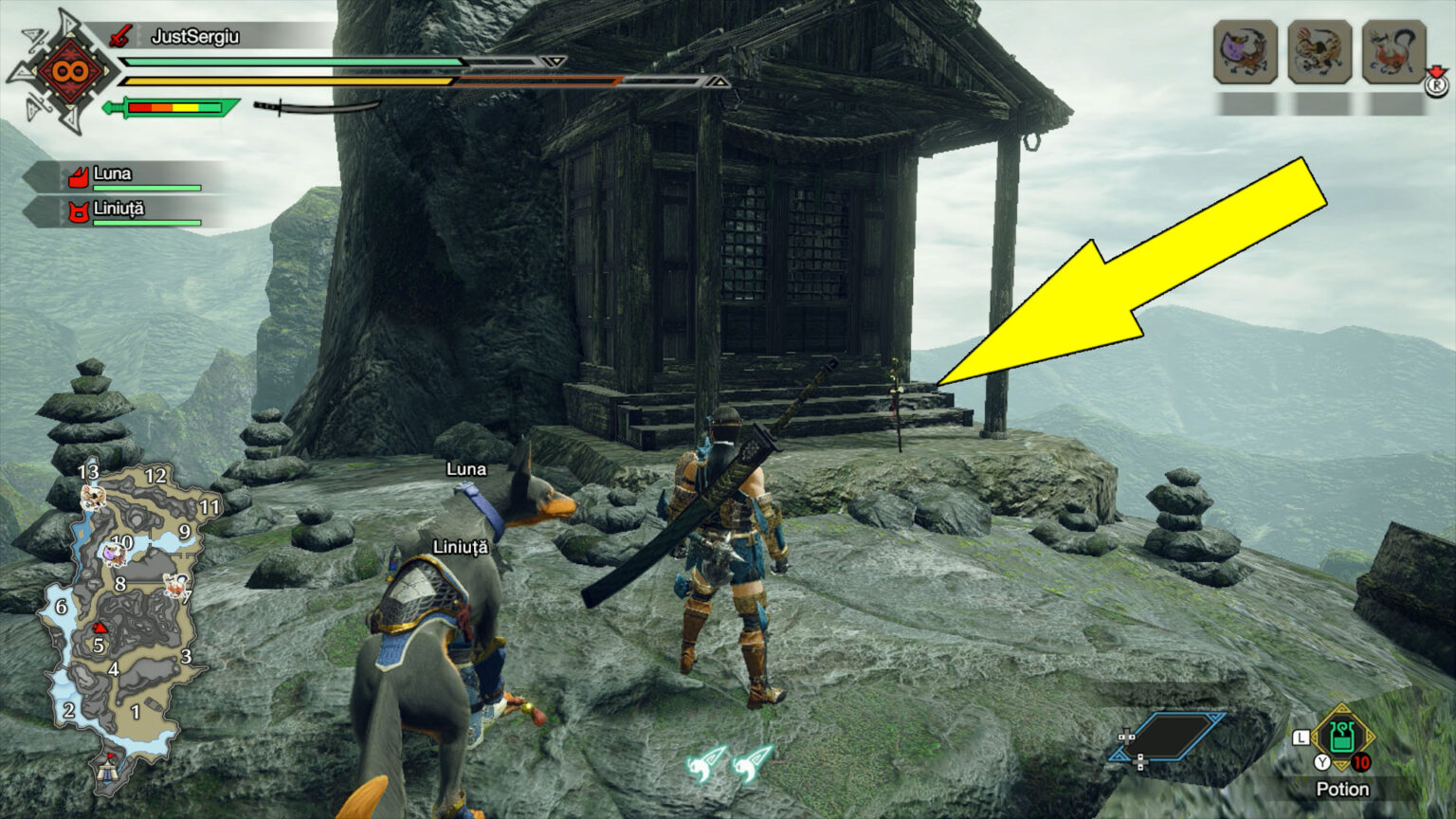Click the Potion label text
The width and height of the screenshot is (1456, 819).
coord(1341,789)
